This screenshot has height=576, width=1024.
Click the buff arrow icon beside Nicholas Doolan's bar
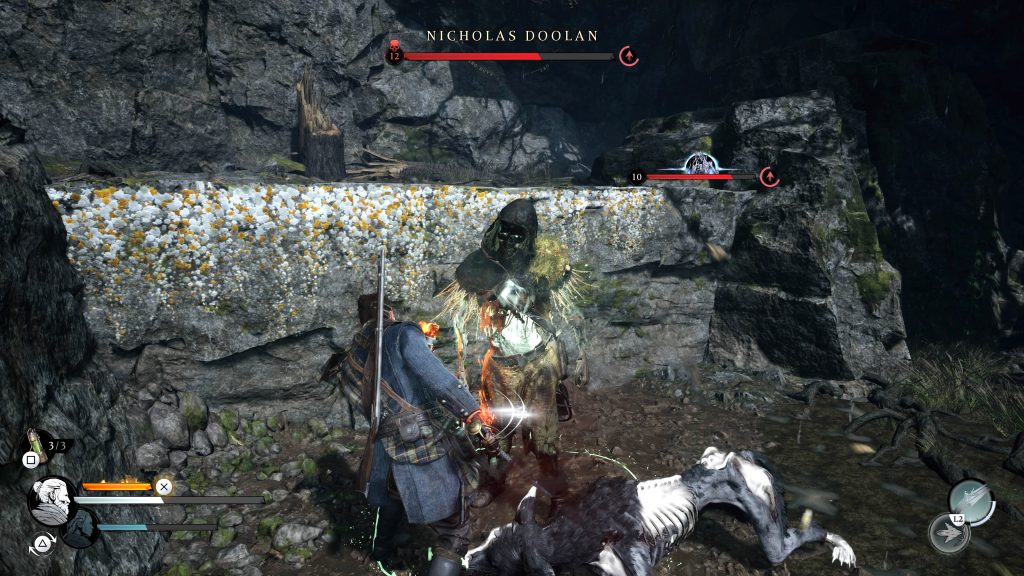point(629,56)
